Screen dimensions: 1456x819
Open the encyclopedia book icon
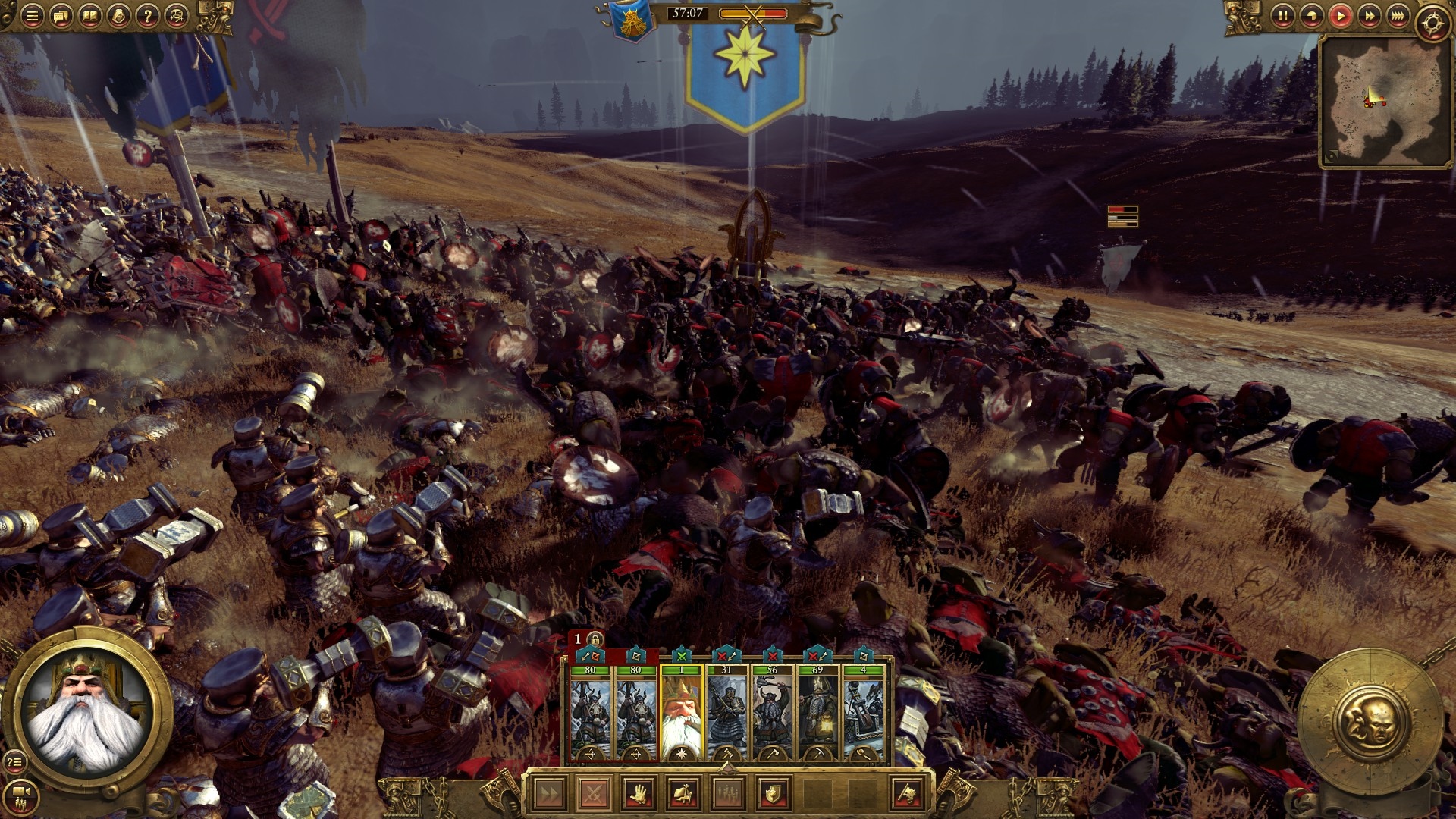89,17
